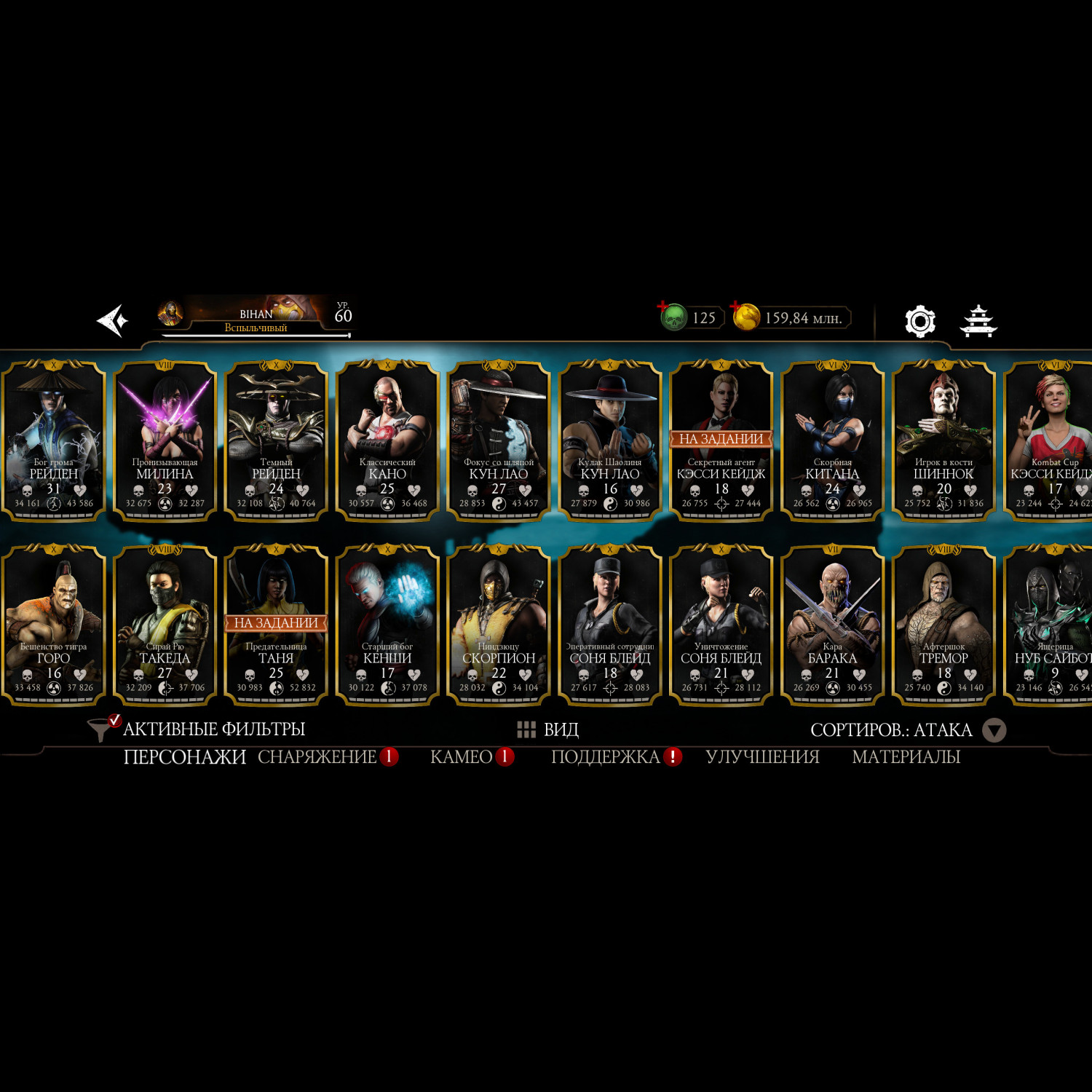1092x1092 pixels.
Task: Pick the Кара Барака card
Action: [832, 624]
